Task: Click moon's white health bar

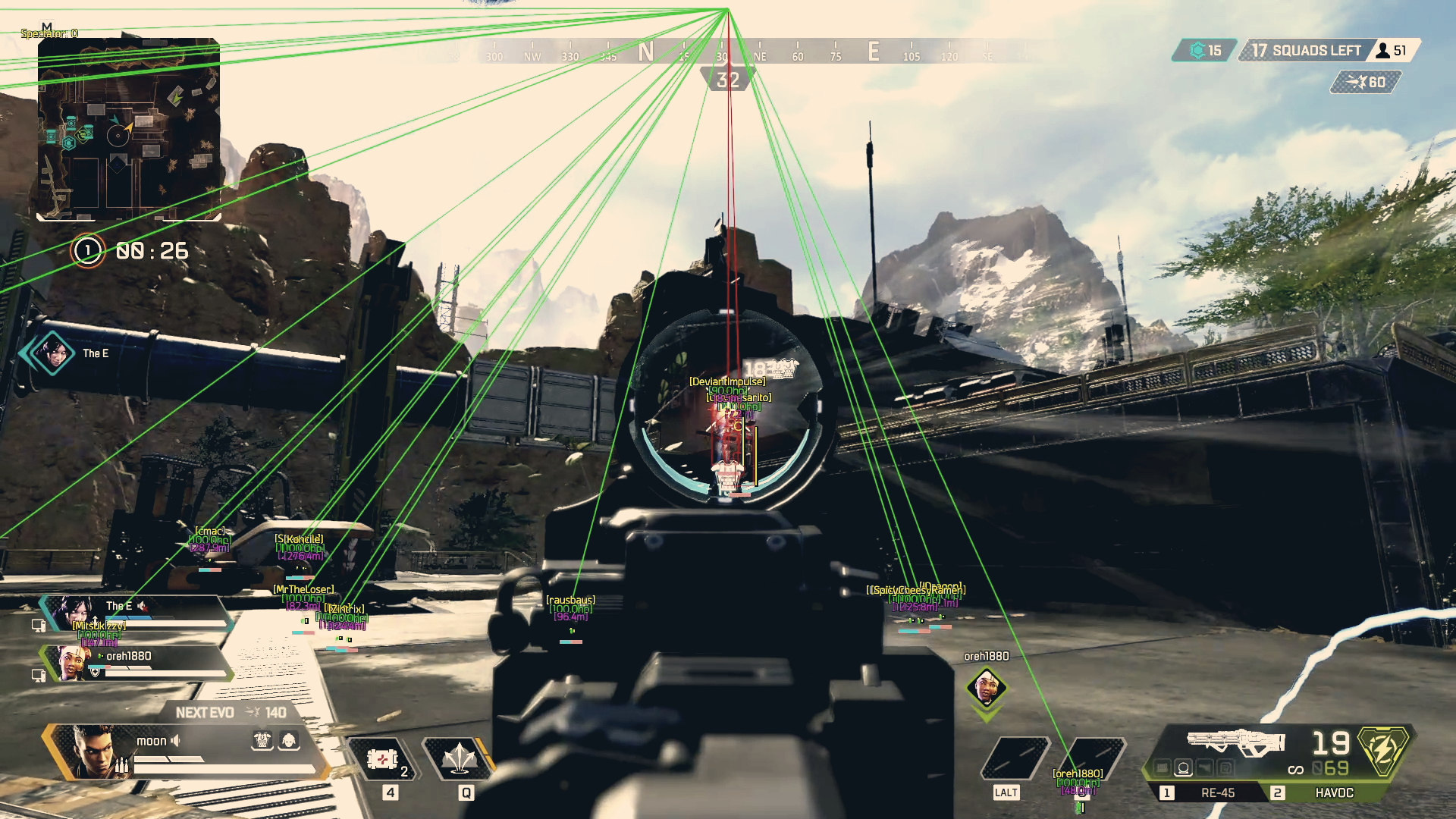Action: point(222,769)
